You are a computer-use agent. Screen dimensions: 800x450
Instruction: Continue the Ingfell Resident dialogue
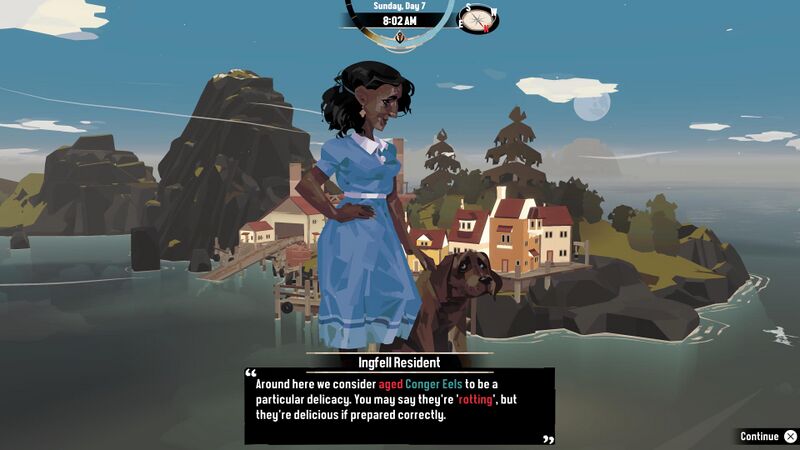[x=767, y=437]
